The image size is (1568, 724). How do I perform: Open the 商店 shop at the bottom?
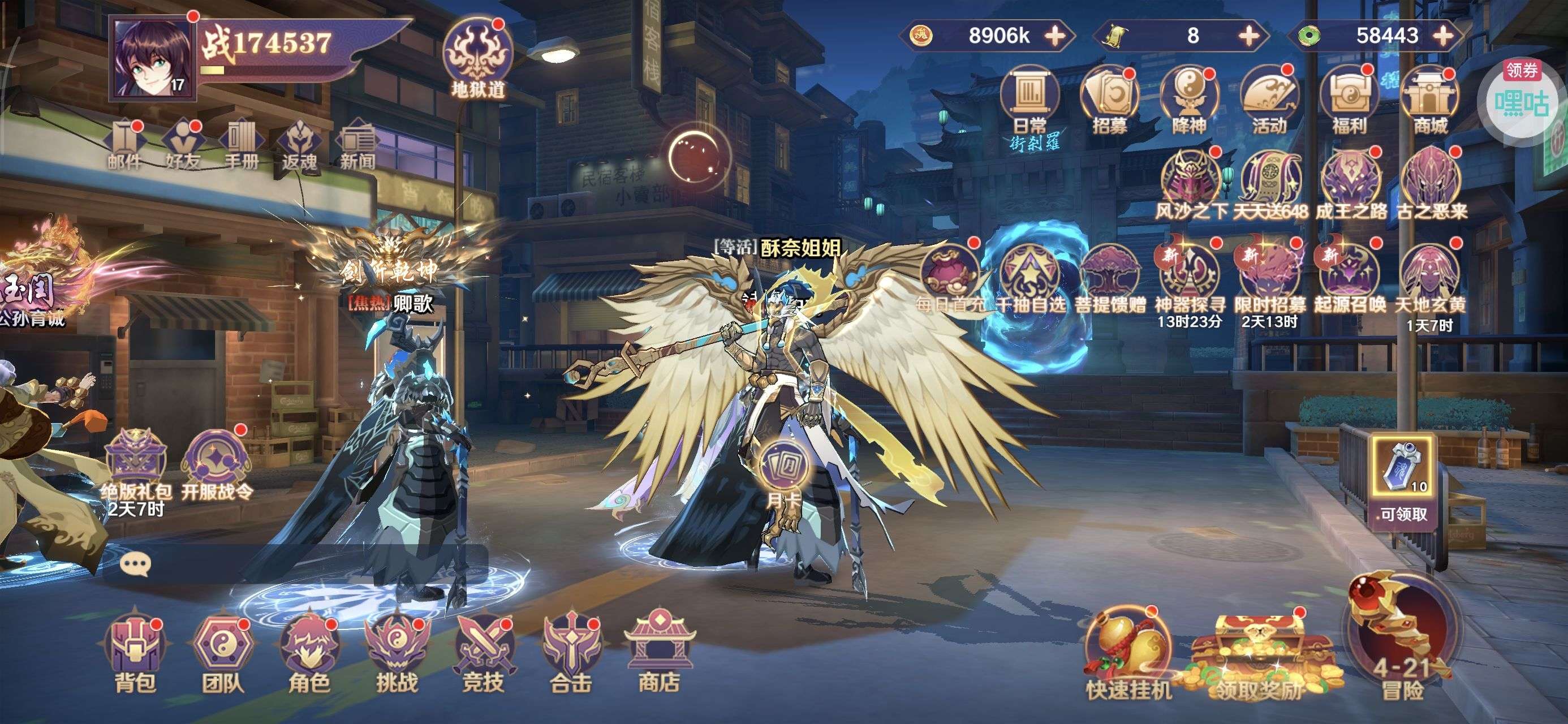coord(658,652)
